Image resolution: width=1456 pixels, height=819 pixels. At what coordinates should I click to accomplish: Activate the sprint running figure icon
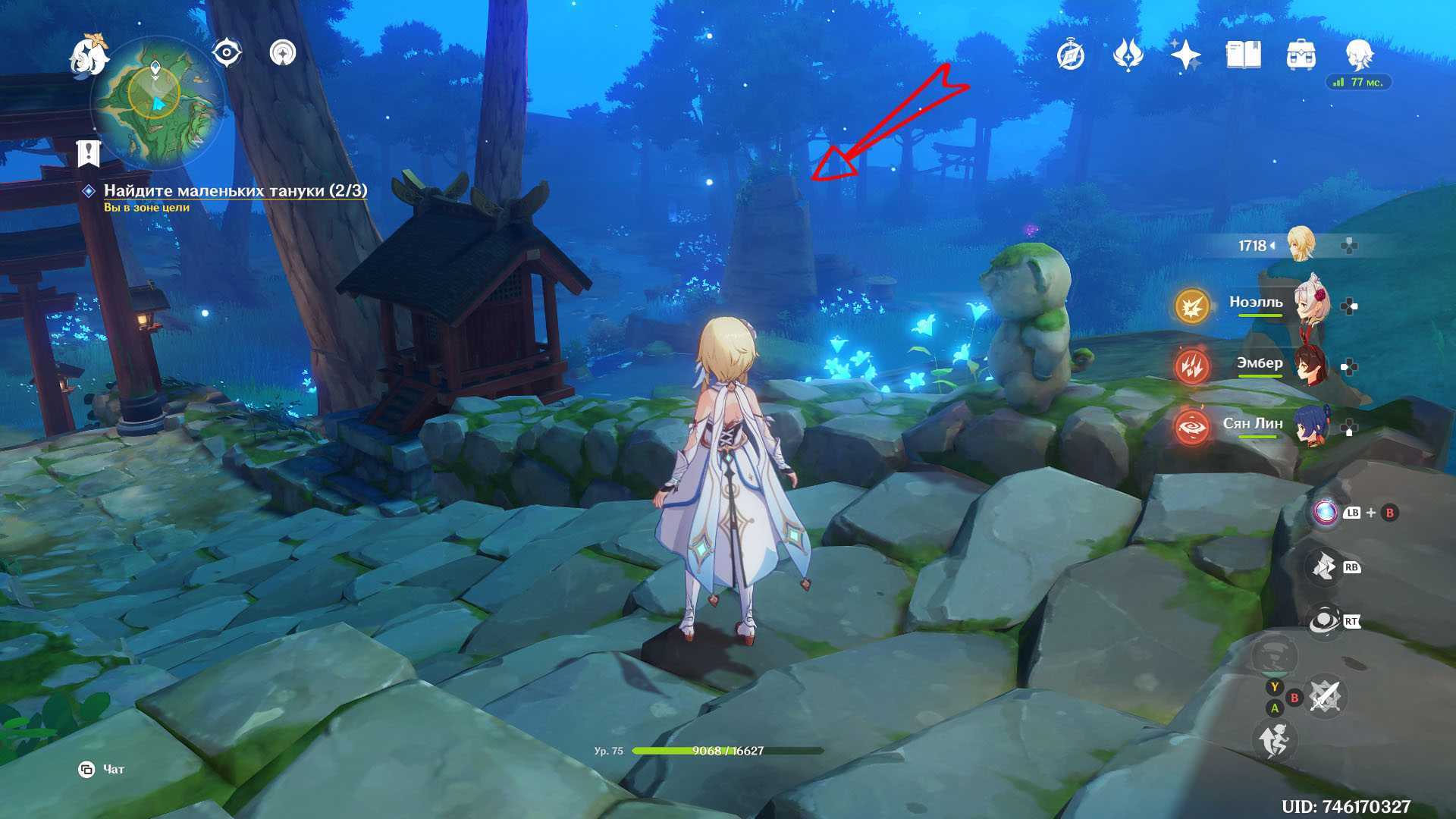(1274, 739)
